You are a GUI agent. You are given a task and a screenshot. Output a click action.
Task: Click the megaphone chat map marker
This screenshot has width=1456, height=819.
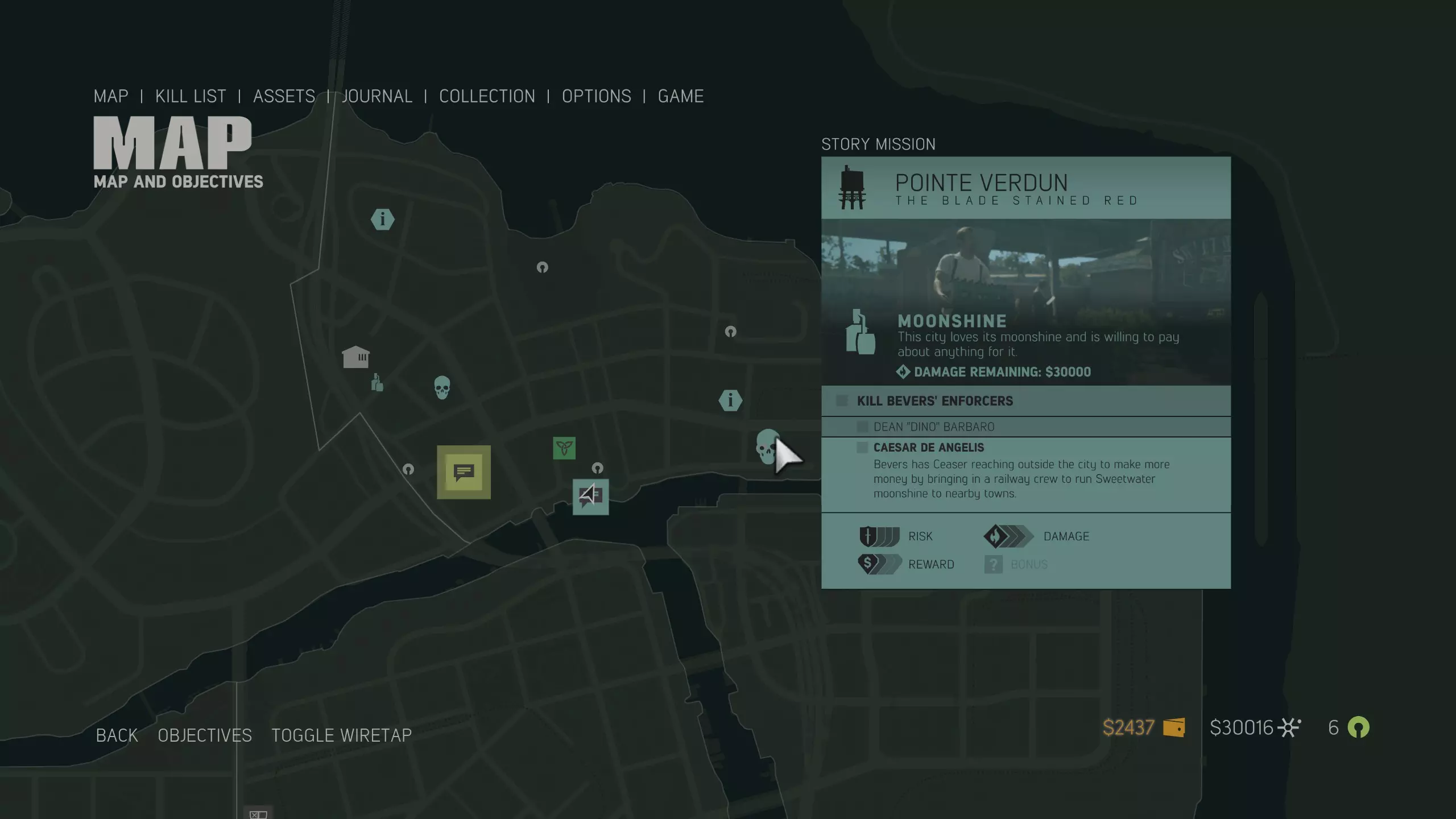click(590, 497)
